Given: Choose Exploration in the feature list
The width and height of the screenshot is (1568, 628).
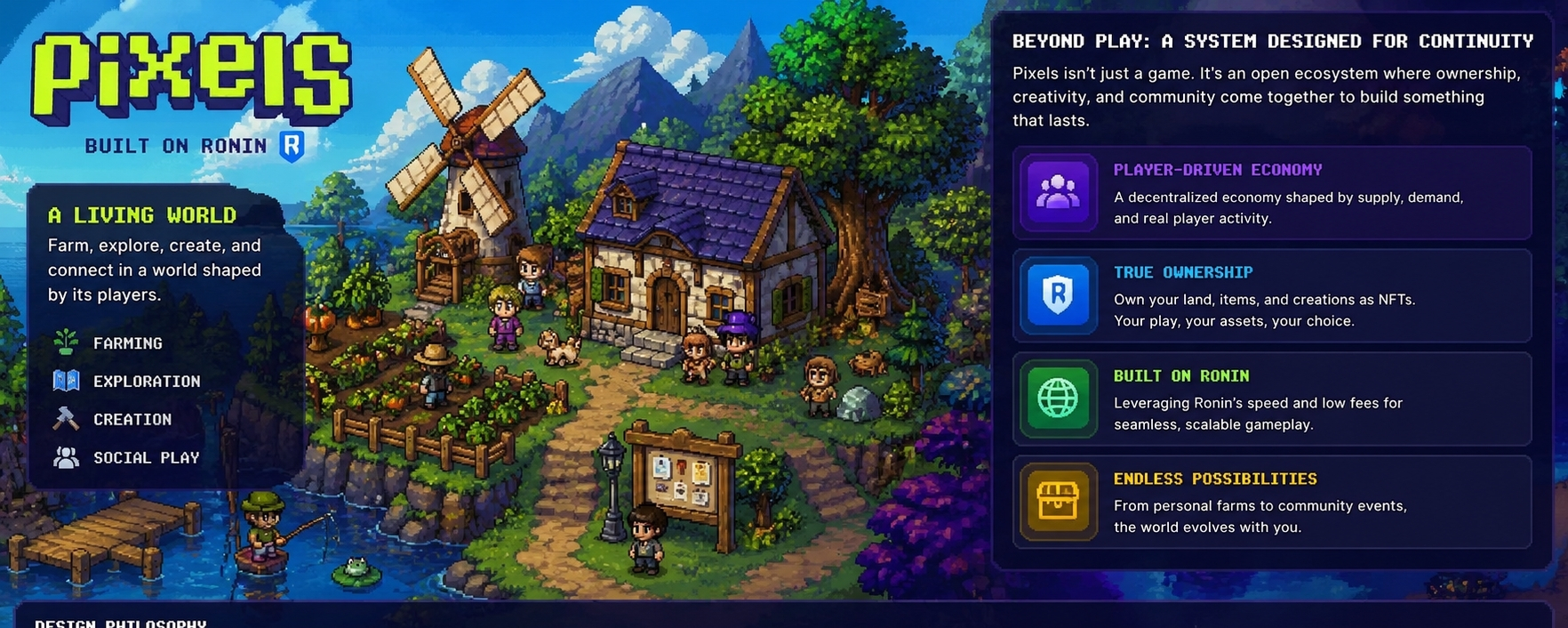Looking at the screenshot, I should 146,382.
